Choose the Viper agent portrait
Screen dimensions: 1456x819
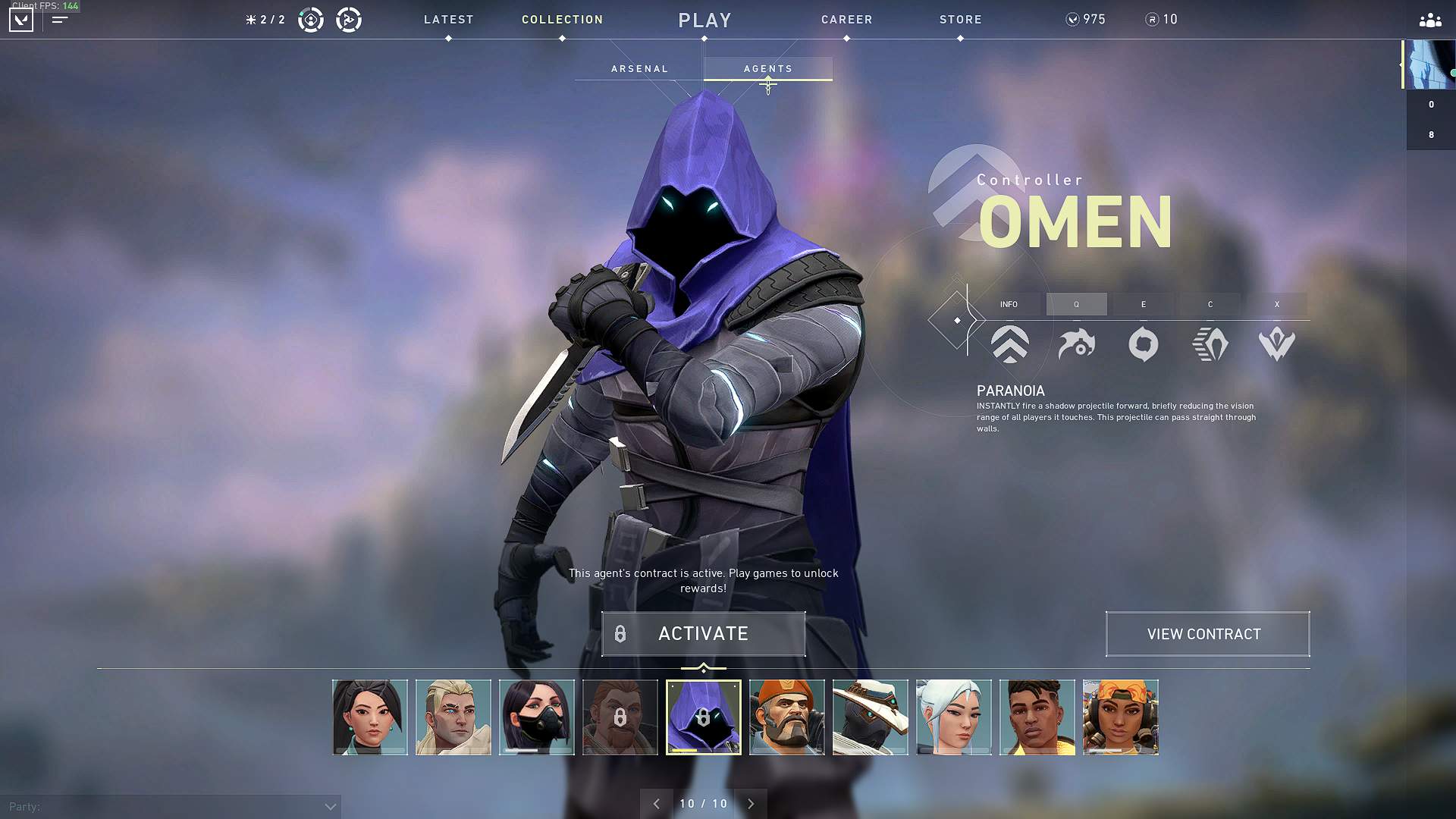[536, 717]
